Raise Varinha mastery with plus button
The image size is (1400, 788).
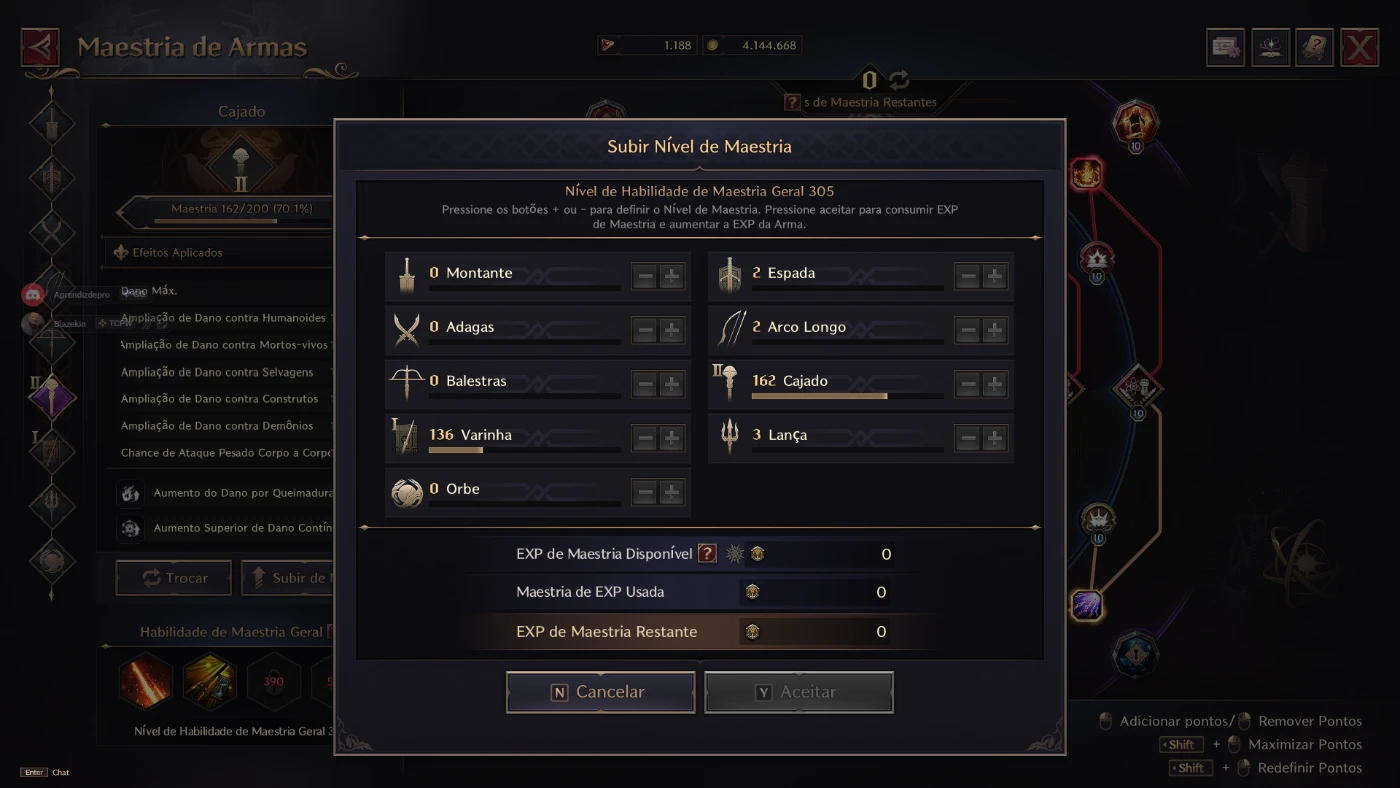click(672, 438)
